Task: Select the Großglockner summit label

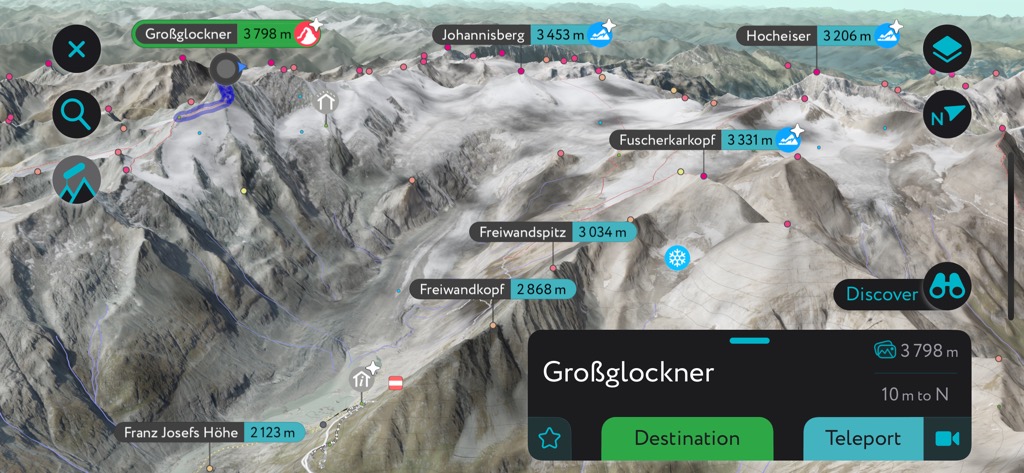Action: coord(217,34)
